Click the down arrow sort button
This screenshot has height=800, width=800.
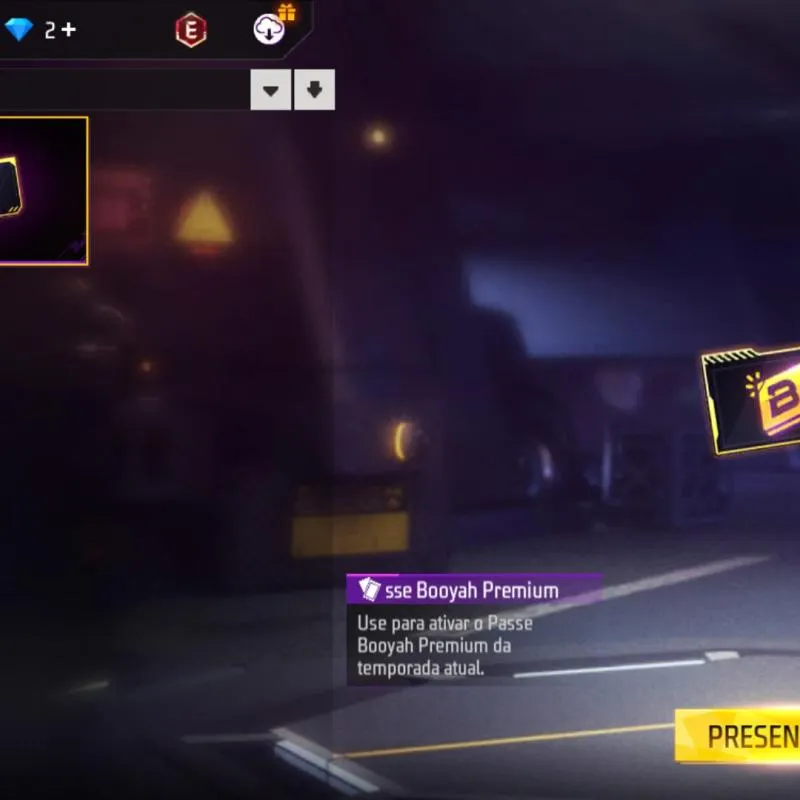pos(315,90)
